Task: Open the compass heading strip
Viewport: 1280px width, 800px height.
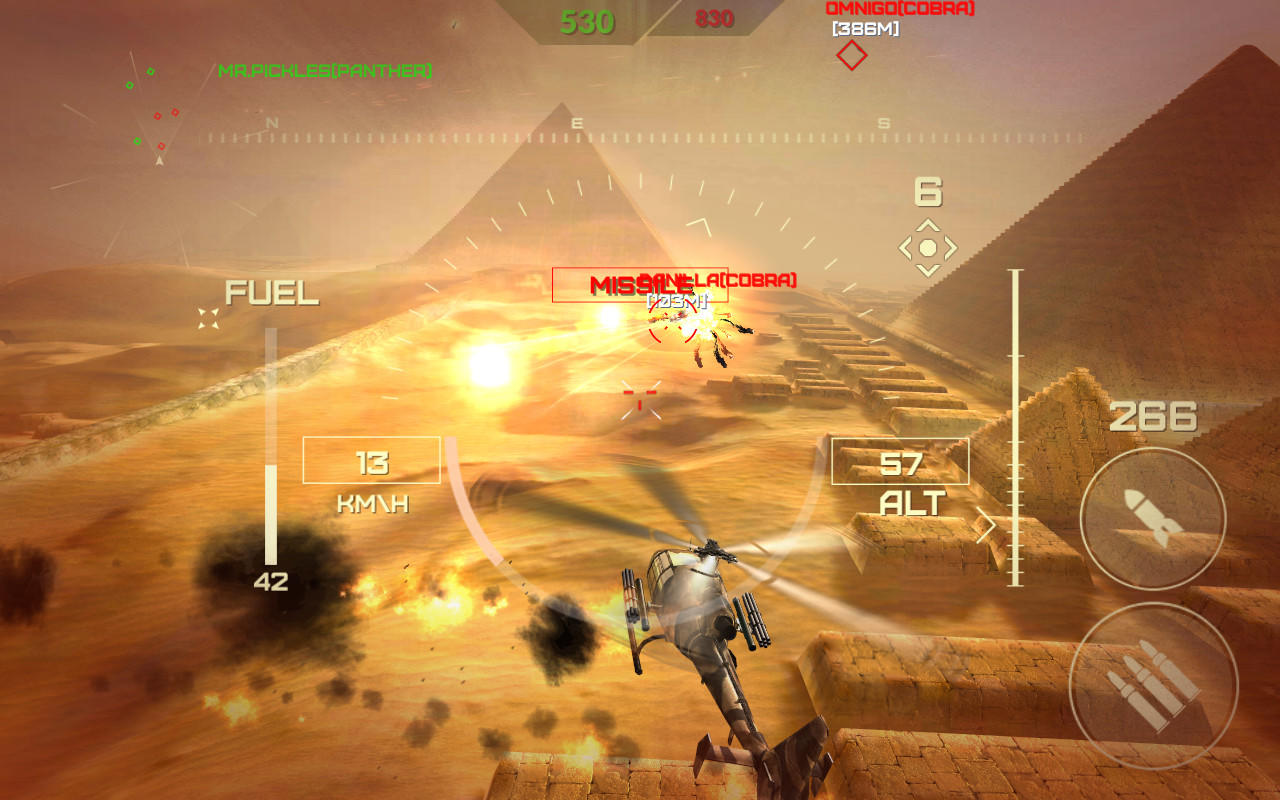Action: [x=575, y=128]
